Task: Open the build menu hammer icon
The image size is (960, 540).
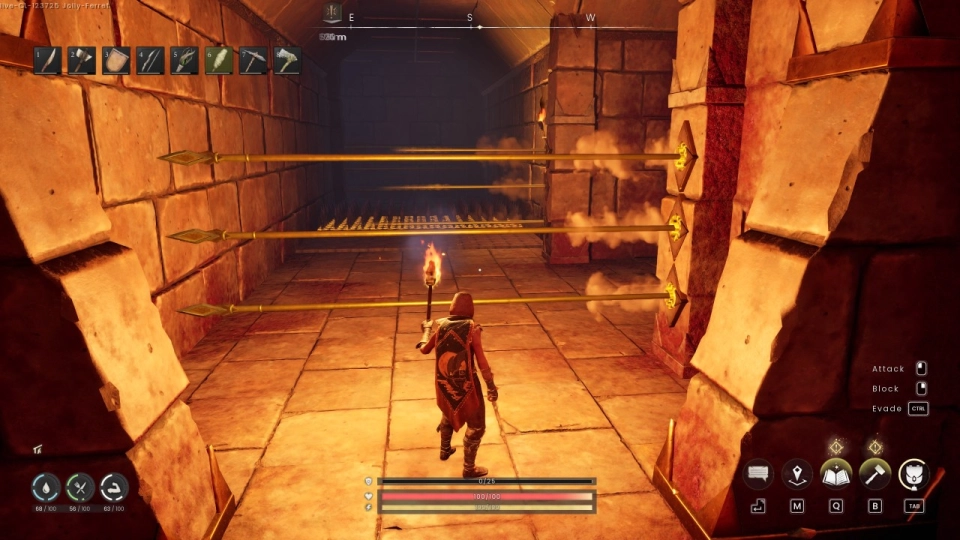Action: (875, 474)
